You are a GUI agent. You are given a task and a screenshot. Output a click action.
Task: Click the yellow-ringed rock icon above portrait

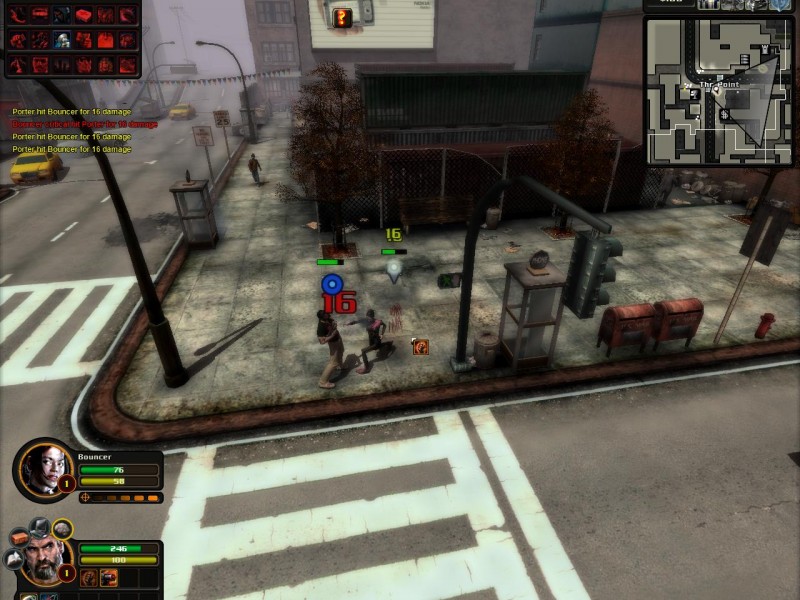click(62, 528)
